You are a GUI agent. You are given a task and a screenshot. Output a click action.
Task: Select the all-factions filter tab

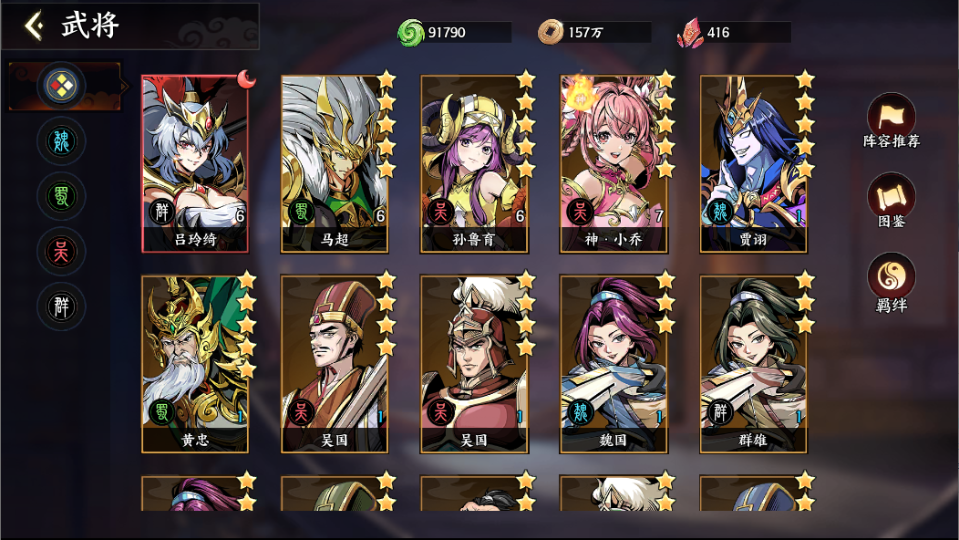(61, 87)
